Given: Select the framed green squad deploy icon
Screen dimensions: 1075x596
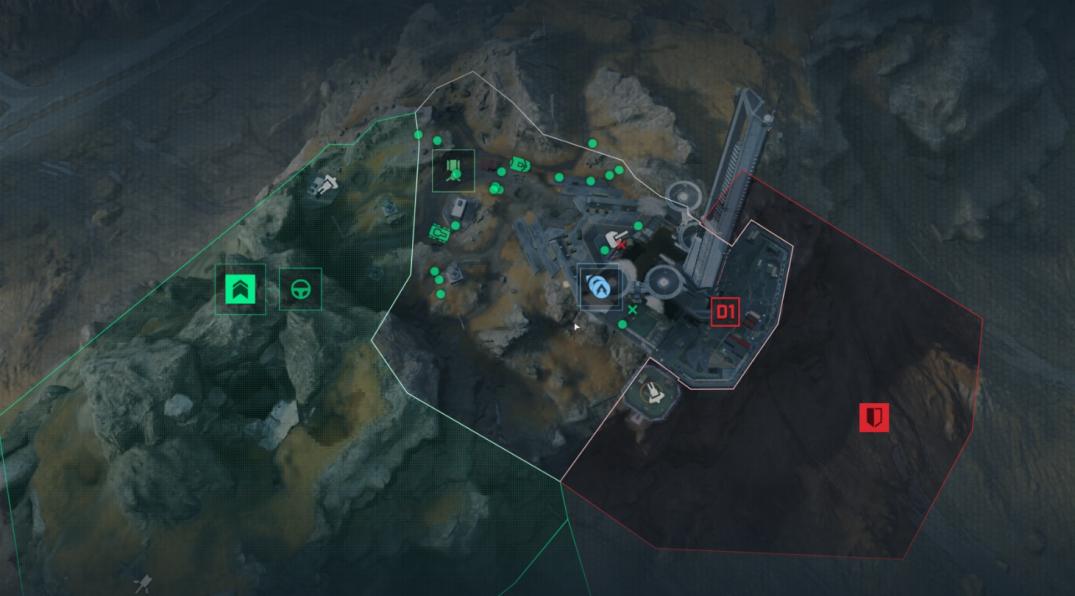Looking at the screenshot, I should pos(454,170).
